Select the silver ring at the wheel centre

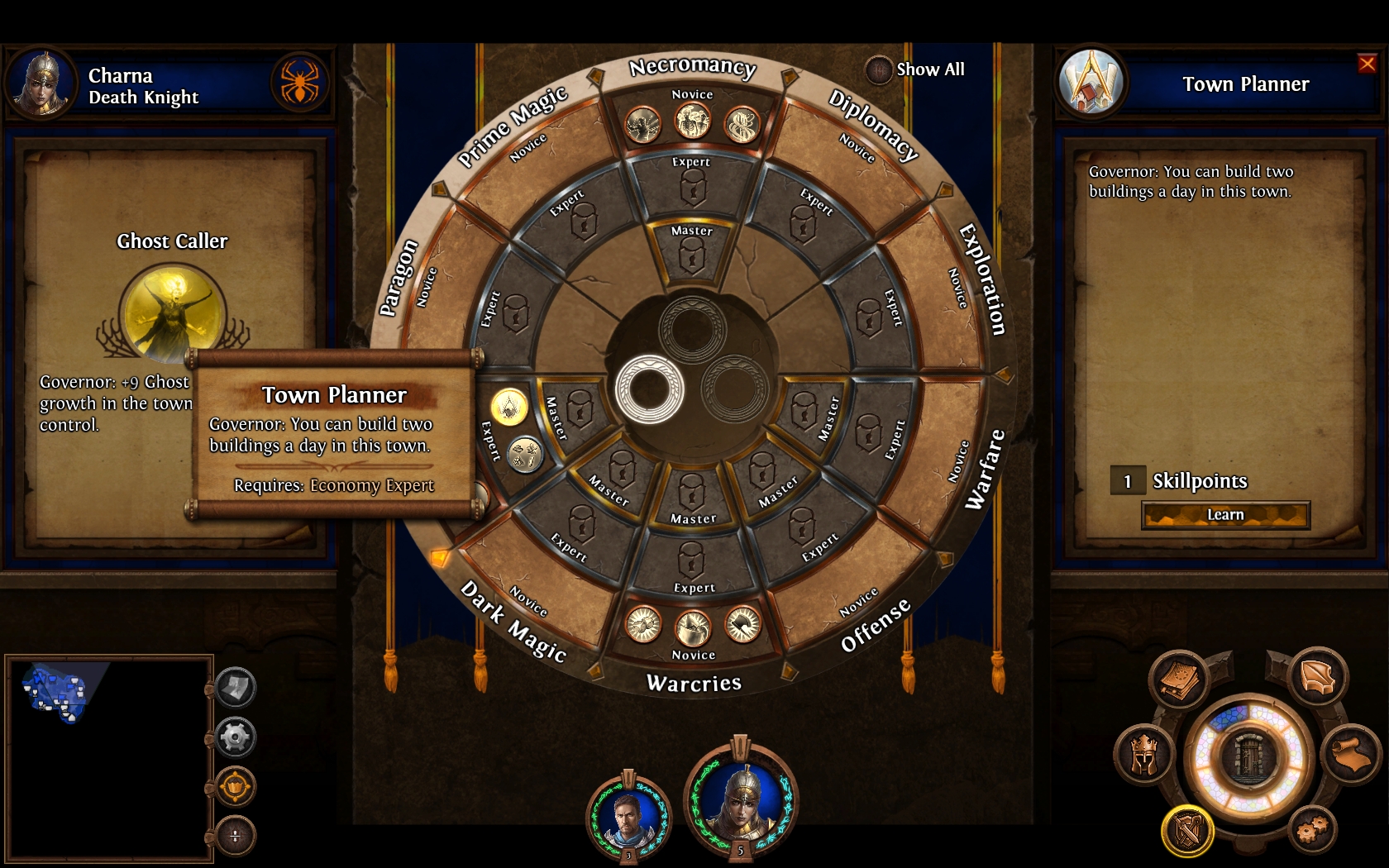[x=650, y=389]
